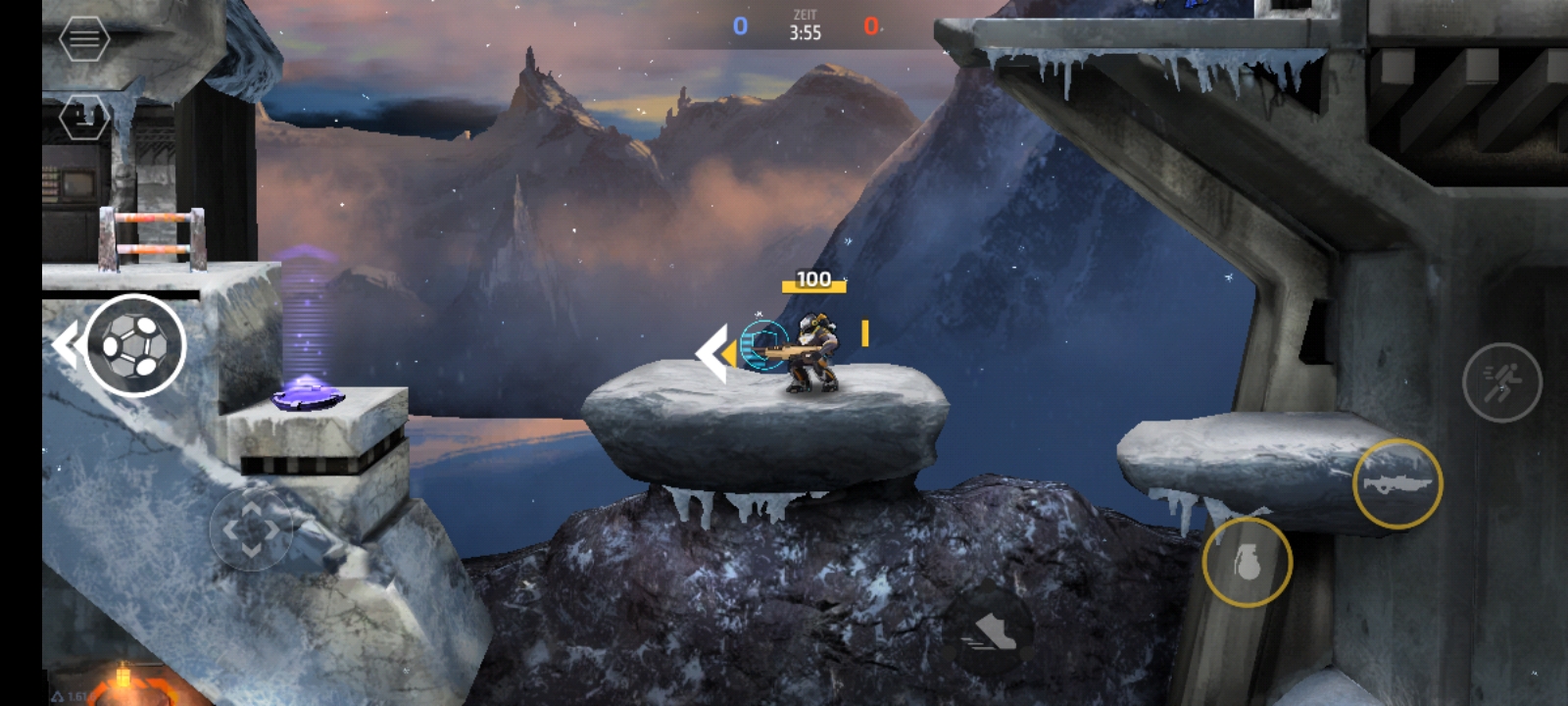
Task: Tap the four-arrow movement pad
Action: [x=251, y=529]
